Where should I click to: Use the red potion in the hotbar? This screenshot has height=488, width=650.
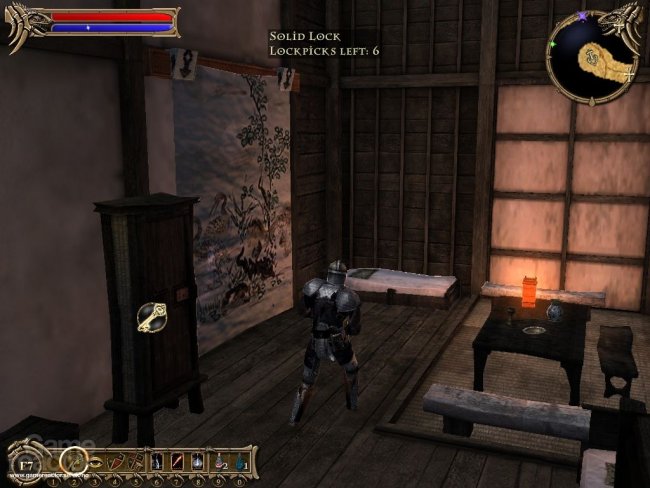click(x=219, y=462)
